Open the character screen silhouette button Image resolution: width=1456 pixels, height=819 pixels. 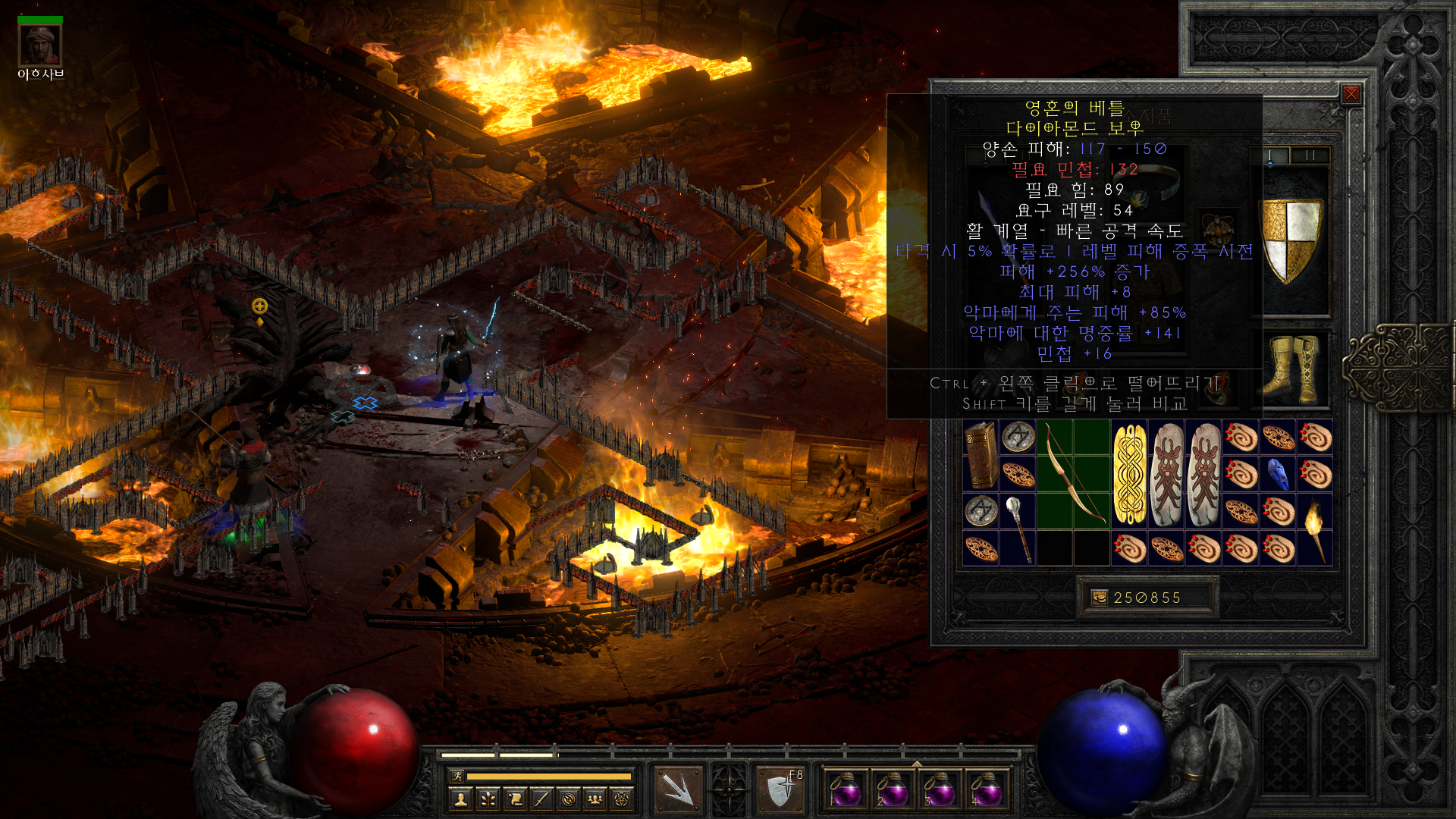click(x=460, y=799)
